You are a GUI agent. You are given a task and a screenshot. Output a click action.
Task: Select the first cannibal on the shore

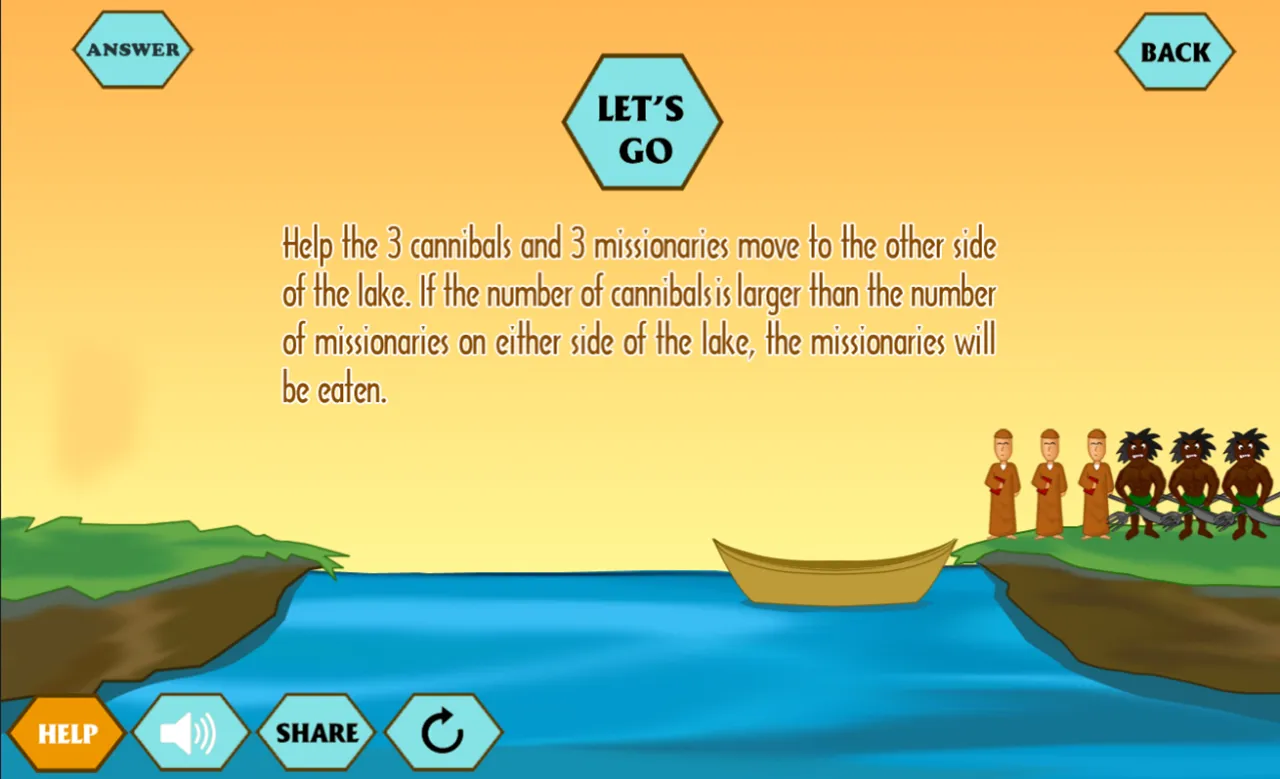tap(1140, 478)
